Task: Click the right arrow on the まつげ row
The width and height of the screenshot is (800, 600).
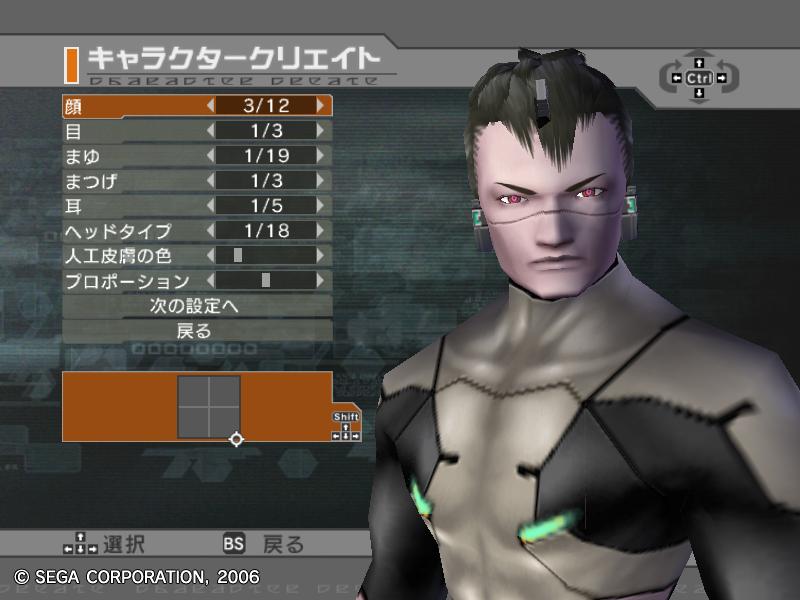Action: pyautogui.click(x=320, y=180)
